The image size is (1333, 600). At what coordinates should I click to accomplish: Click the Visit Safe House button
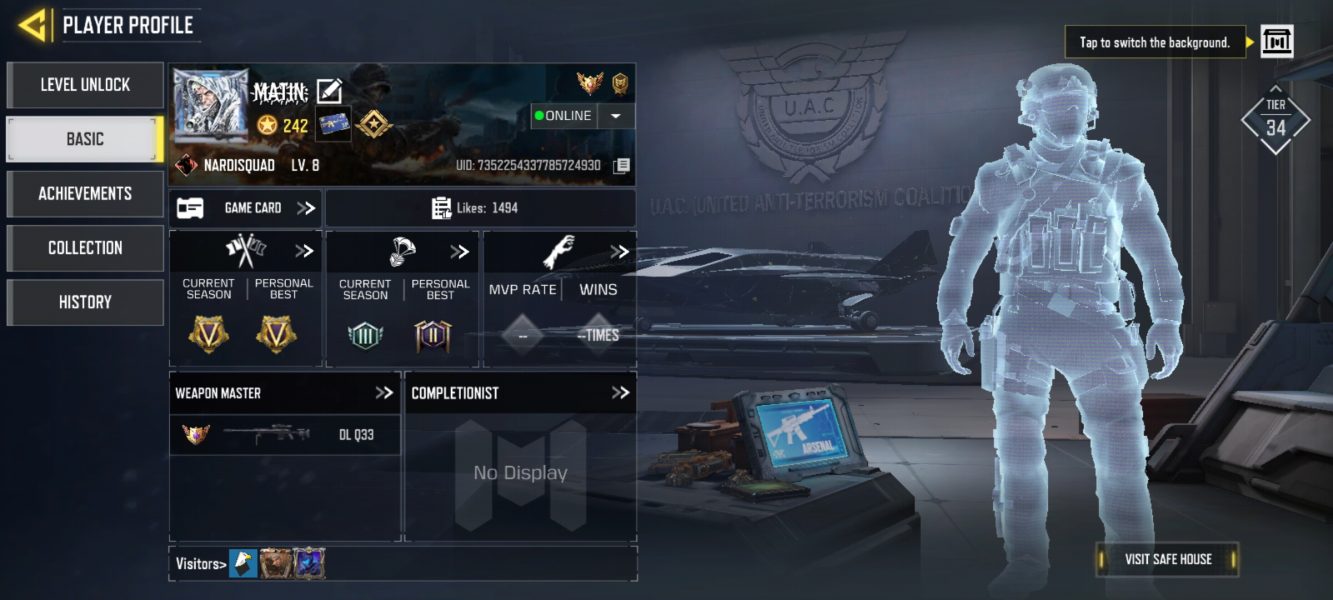[x=1167, y=559]
